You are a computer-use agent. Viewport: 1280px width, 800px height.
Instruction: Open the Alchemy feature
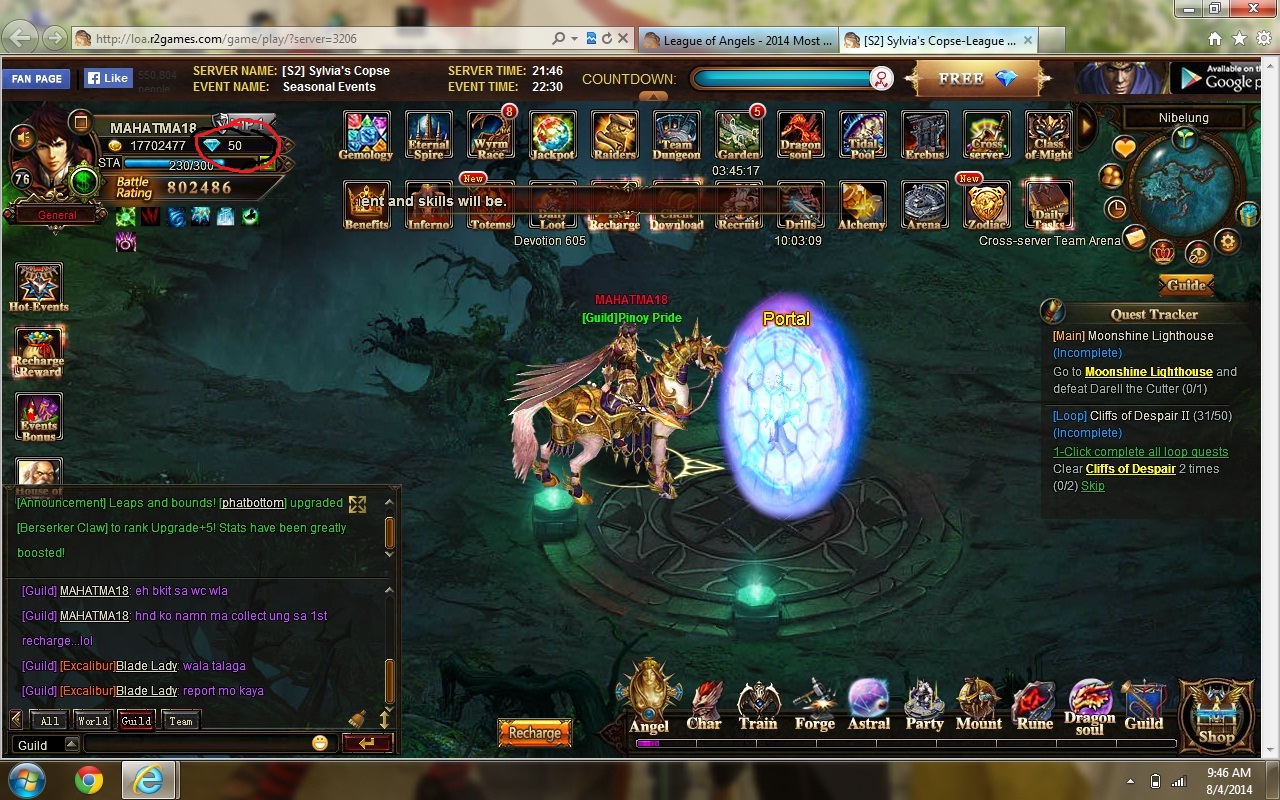tap(862, 205)
